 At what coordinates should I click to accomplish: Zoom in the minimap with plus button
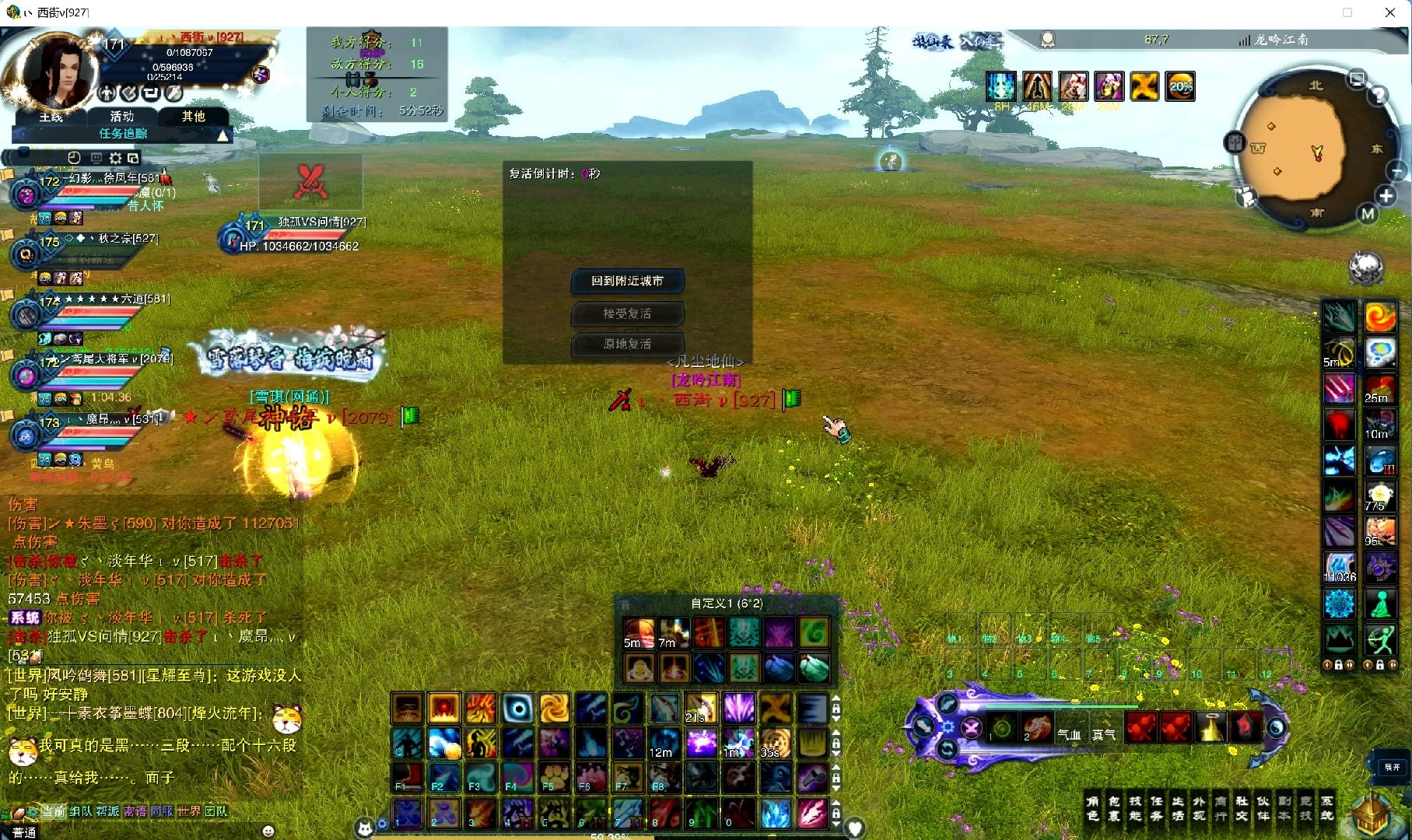(1386, 196)
